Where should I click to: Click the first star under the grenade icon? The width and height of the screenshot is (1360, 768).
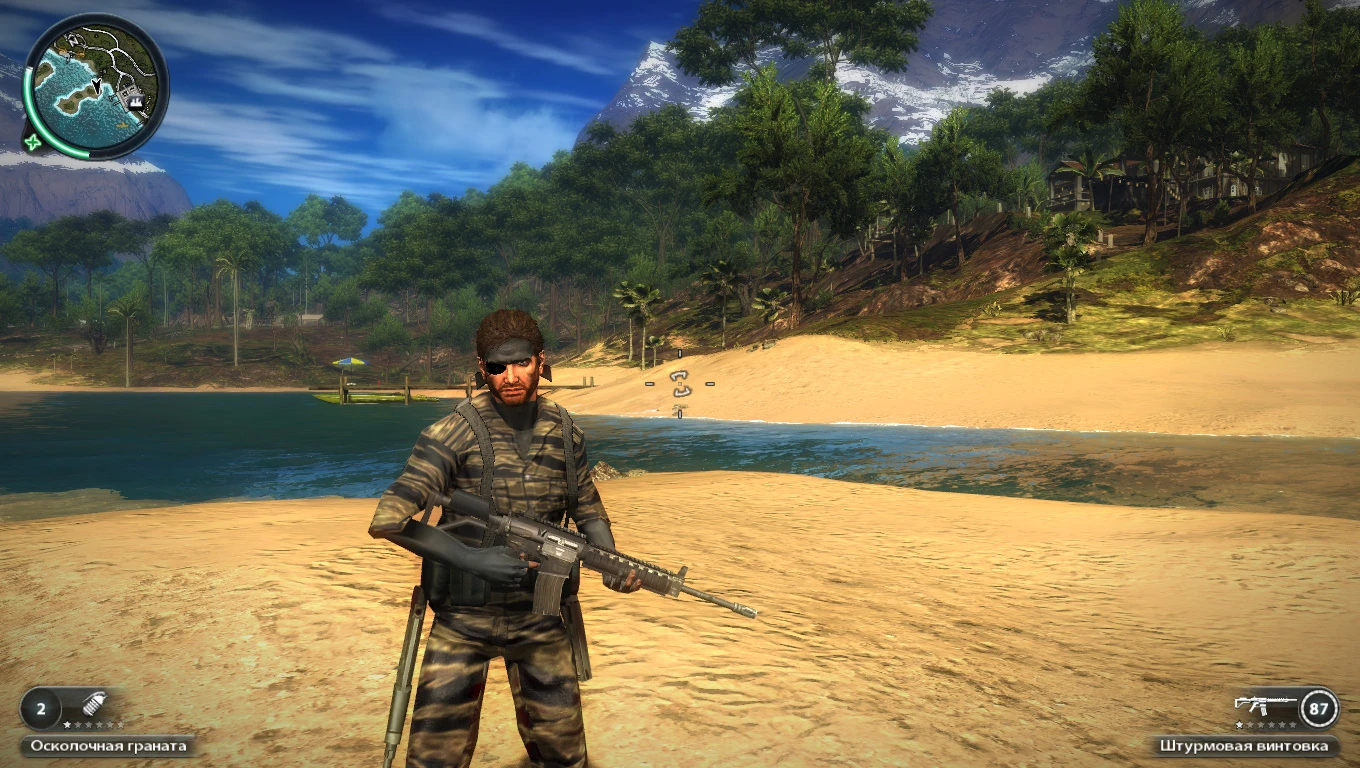tap(67, 724)
